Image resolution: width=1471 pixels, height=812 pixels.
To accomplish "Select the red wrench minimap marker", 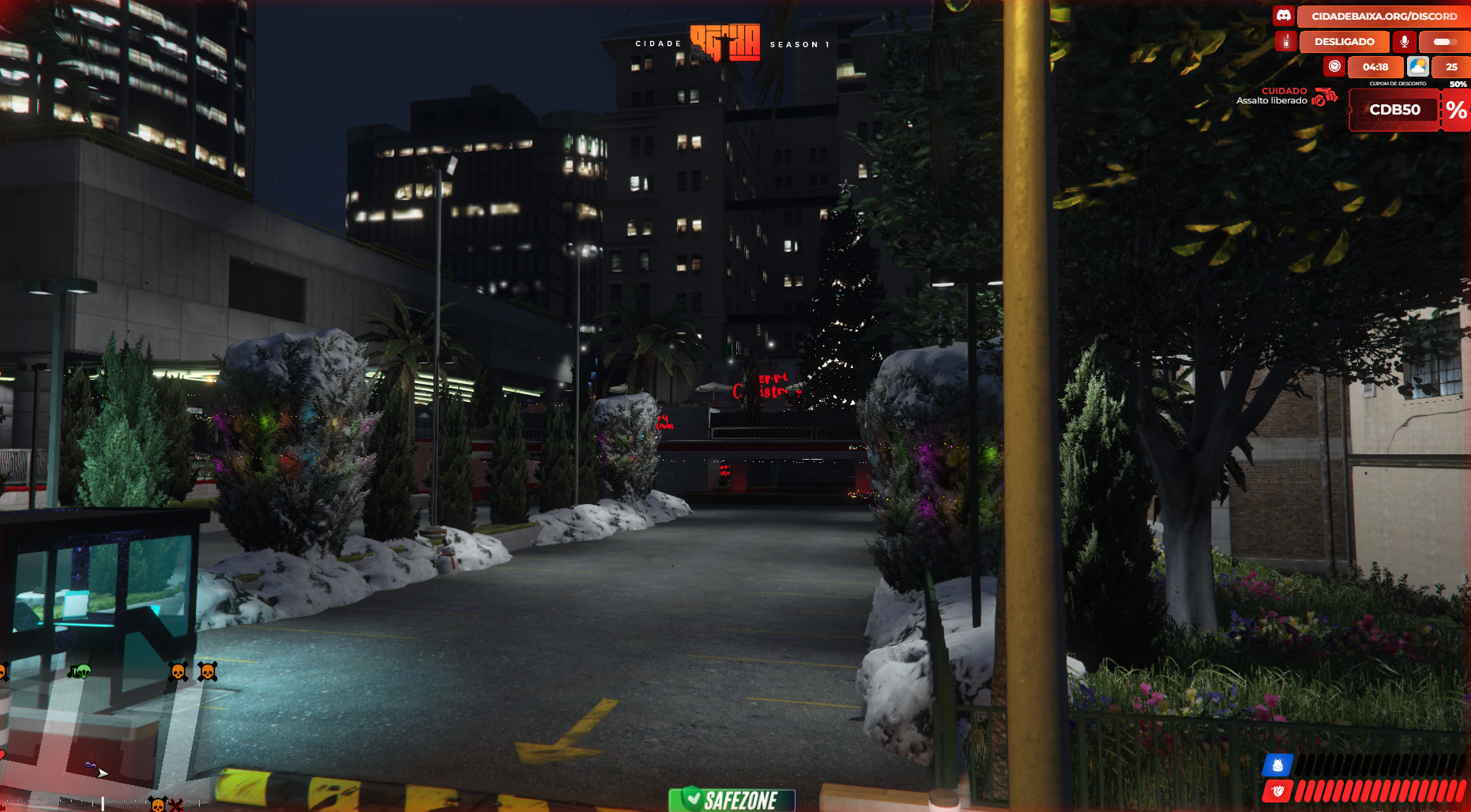I will (x=177, y=805).
